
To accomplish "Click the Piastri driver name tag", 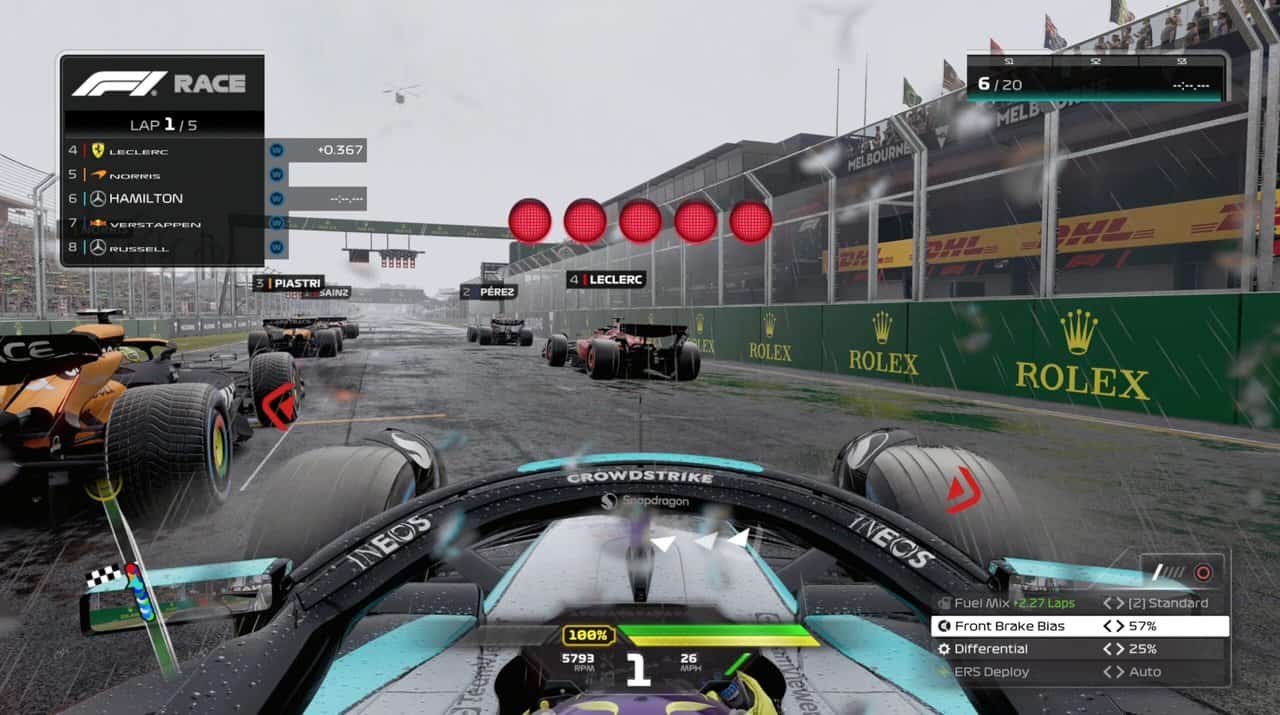I will pos(288,283).
